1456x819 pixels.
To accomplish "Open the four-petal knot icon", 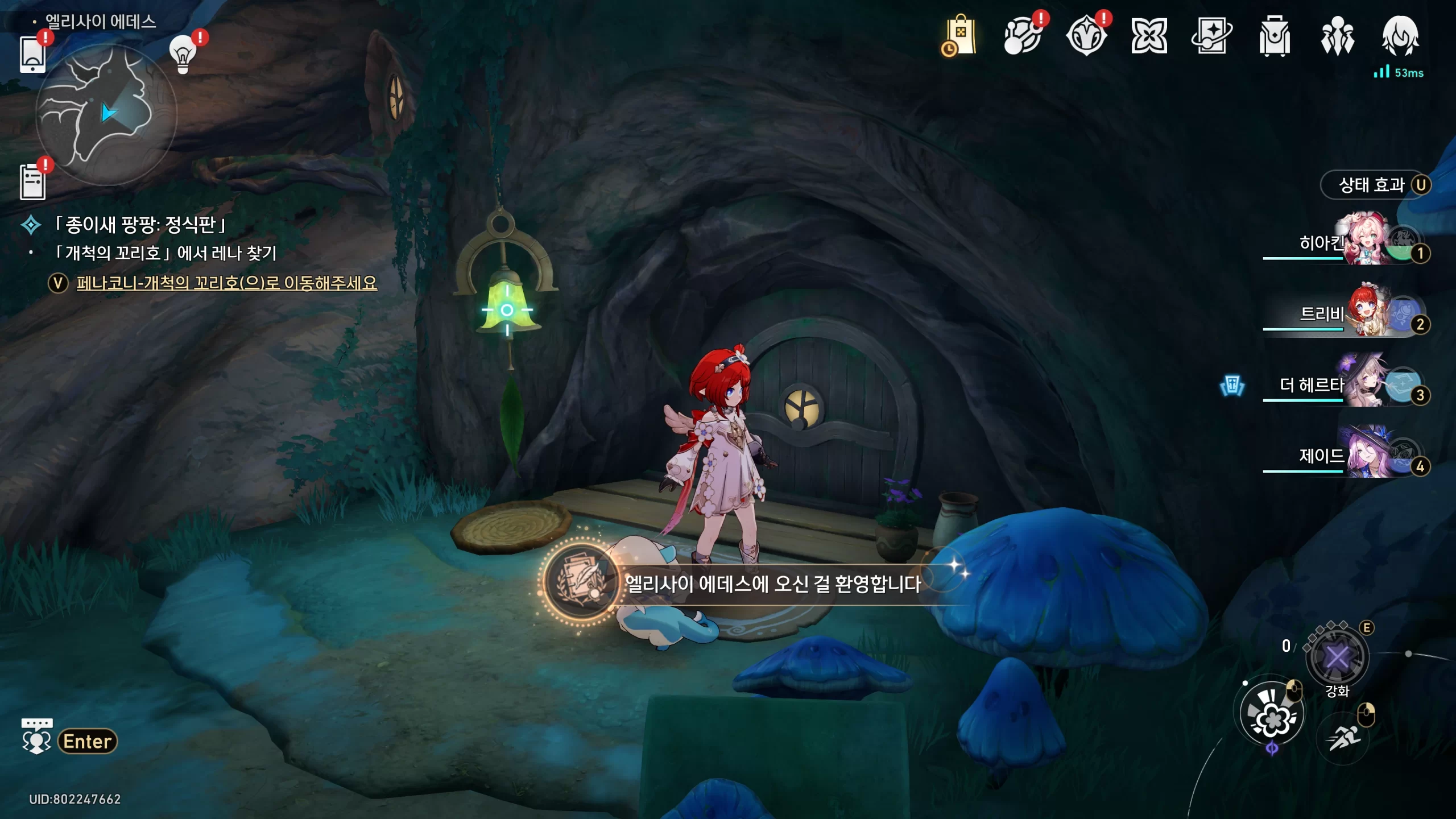I will [x=1149, y=36].
